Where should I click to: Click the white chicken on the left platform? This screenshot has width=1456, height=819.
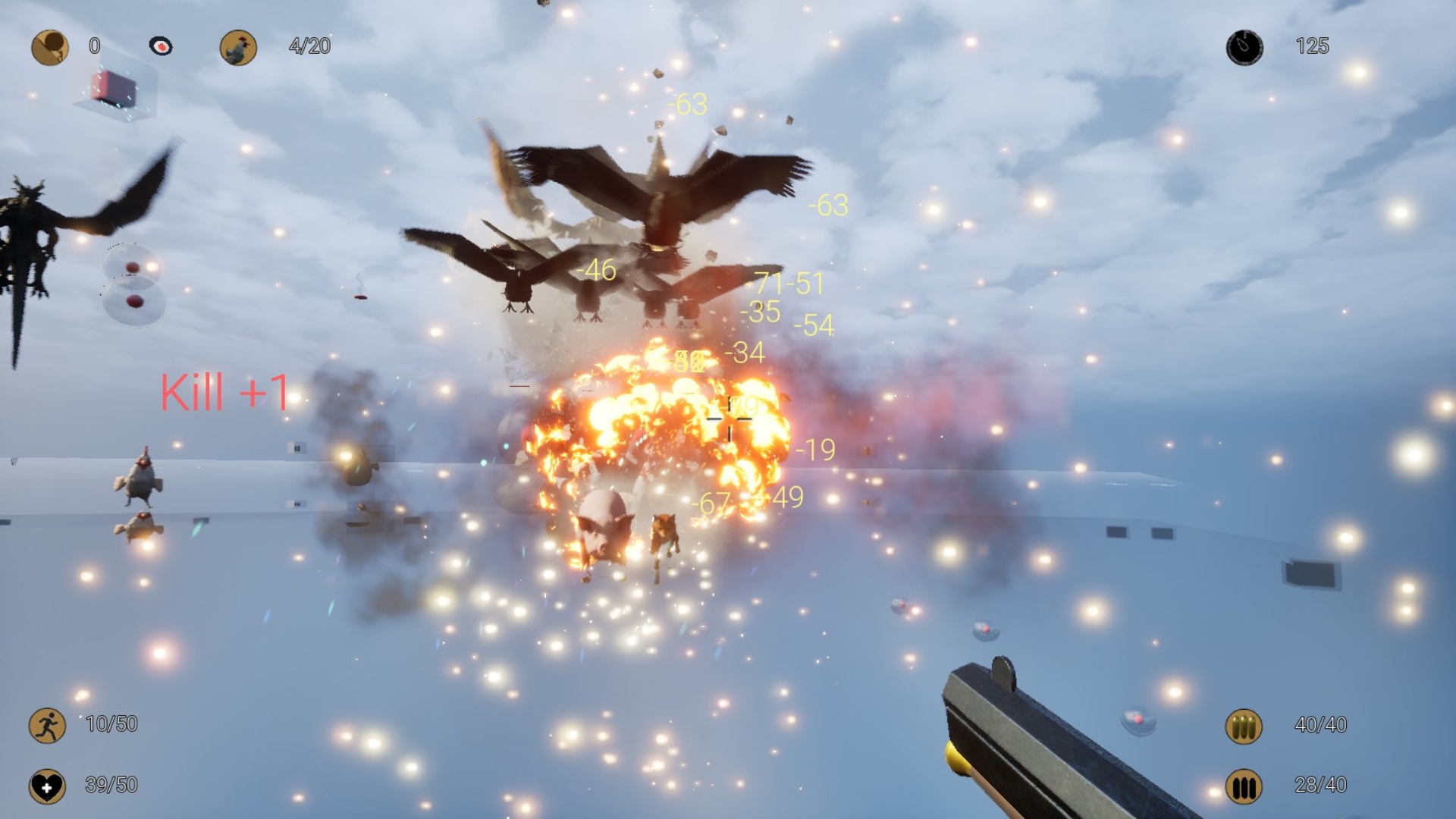[140, 480]
